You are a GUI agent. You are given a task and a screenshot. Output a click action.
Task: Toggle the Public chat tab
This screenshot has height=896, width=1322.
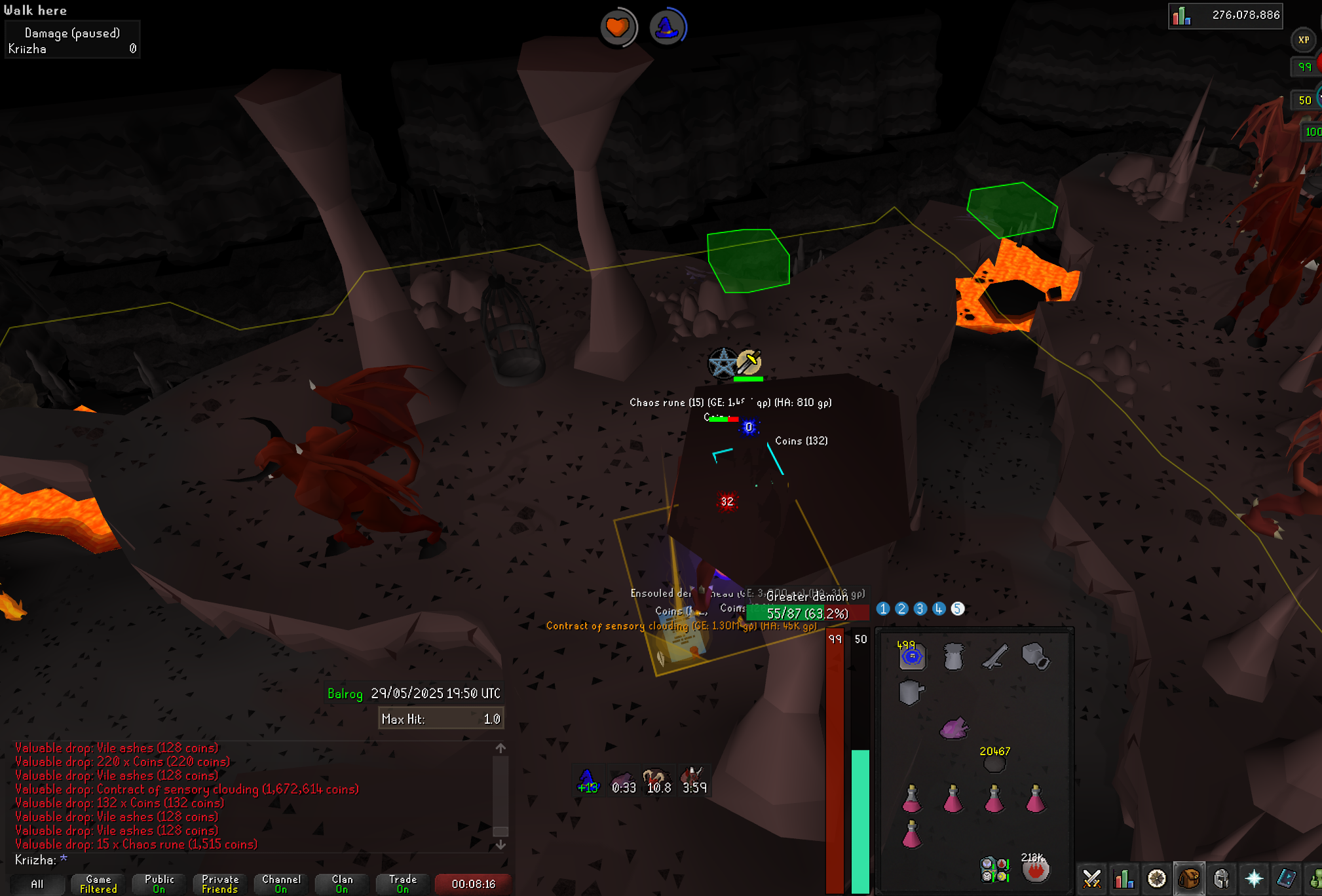pos(159,884)
